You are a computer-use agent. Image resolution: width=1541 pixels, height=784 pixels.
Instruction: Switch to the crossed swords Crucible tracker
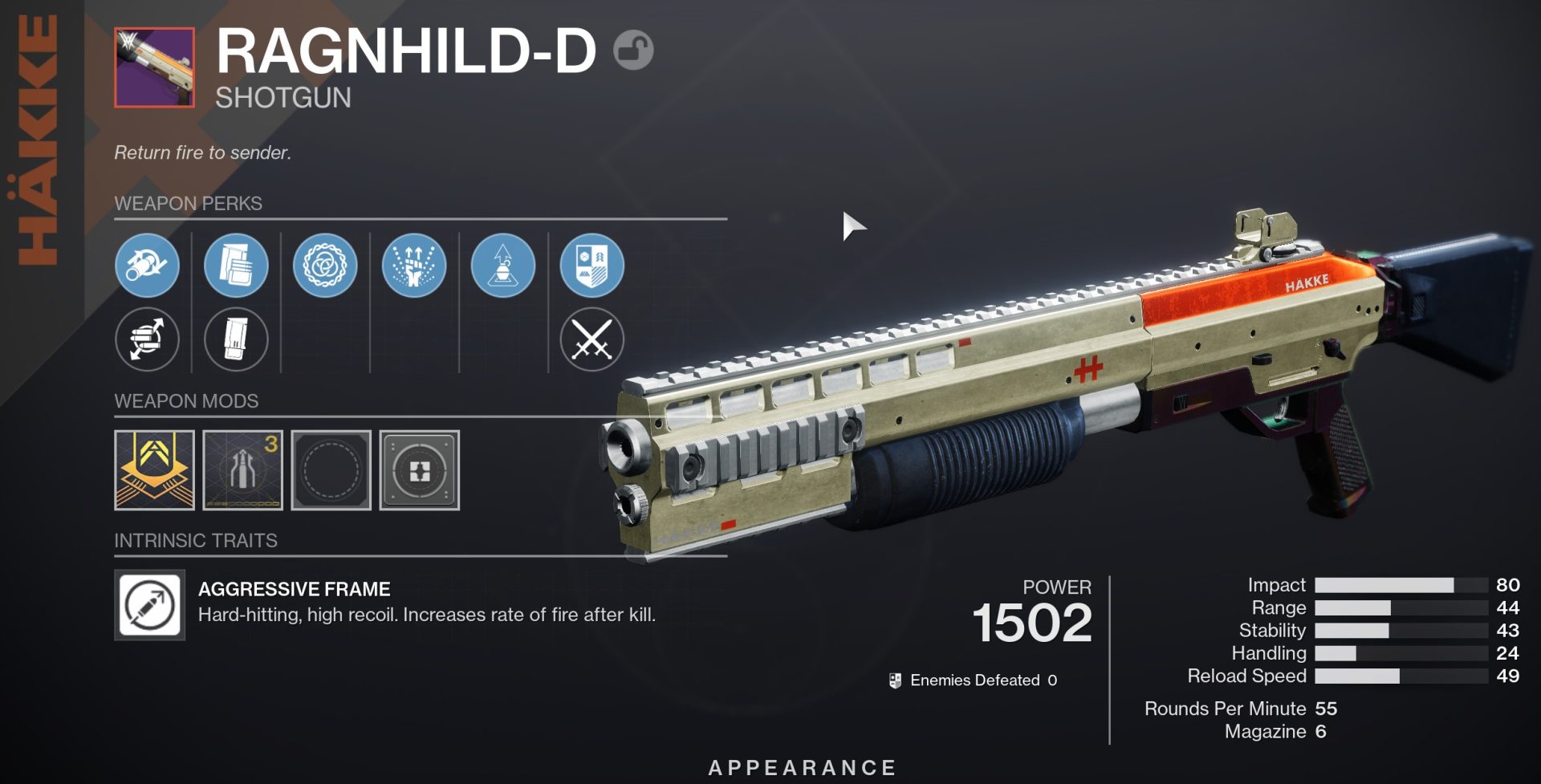(x=592, y=339)
